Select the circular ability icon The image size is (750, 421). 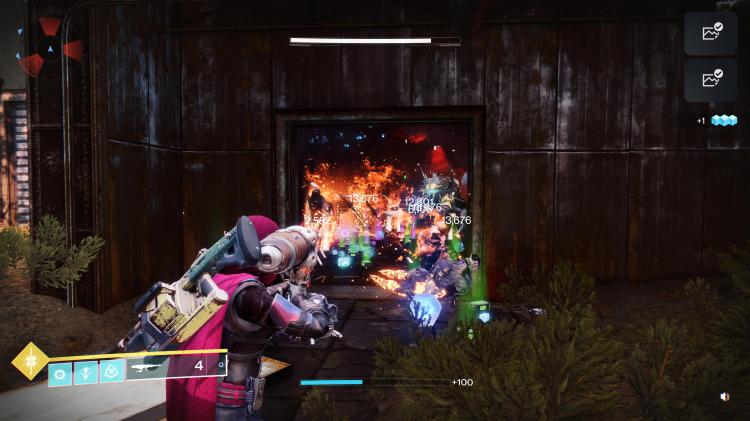(x=60, y=371)
